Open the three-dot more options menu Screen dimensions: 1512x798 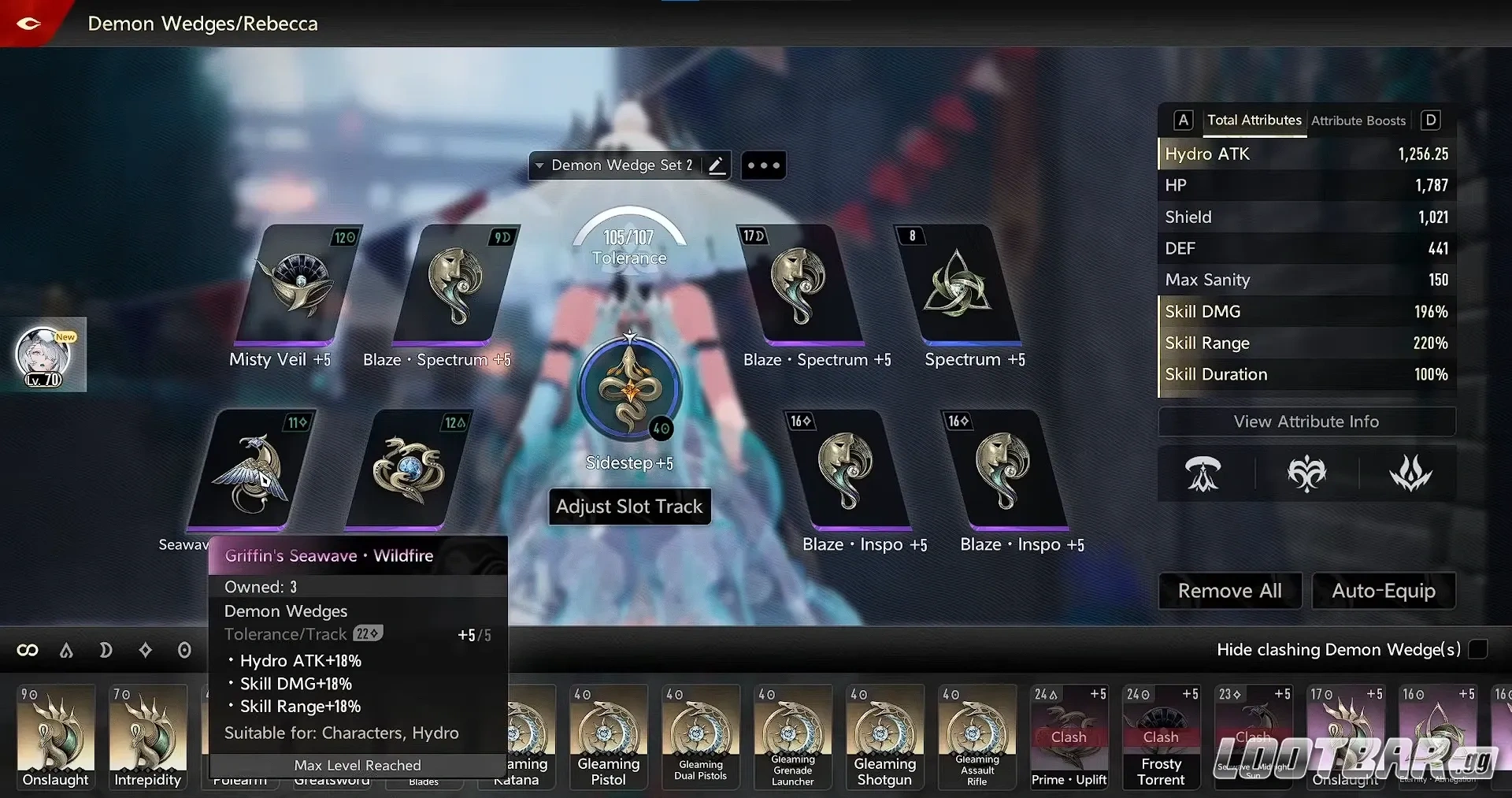tap(762, 165)
